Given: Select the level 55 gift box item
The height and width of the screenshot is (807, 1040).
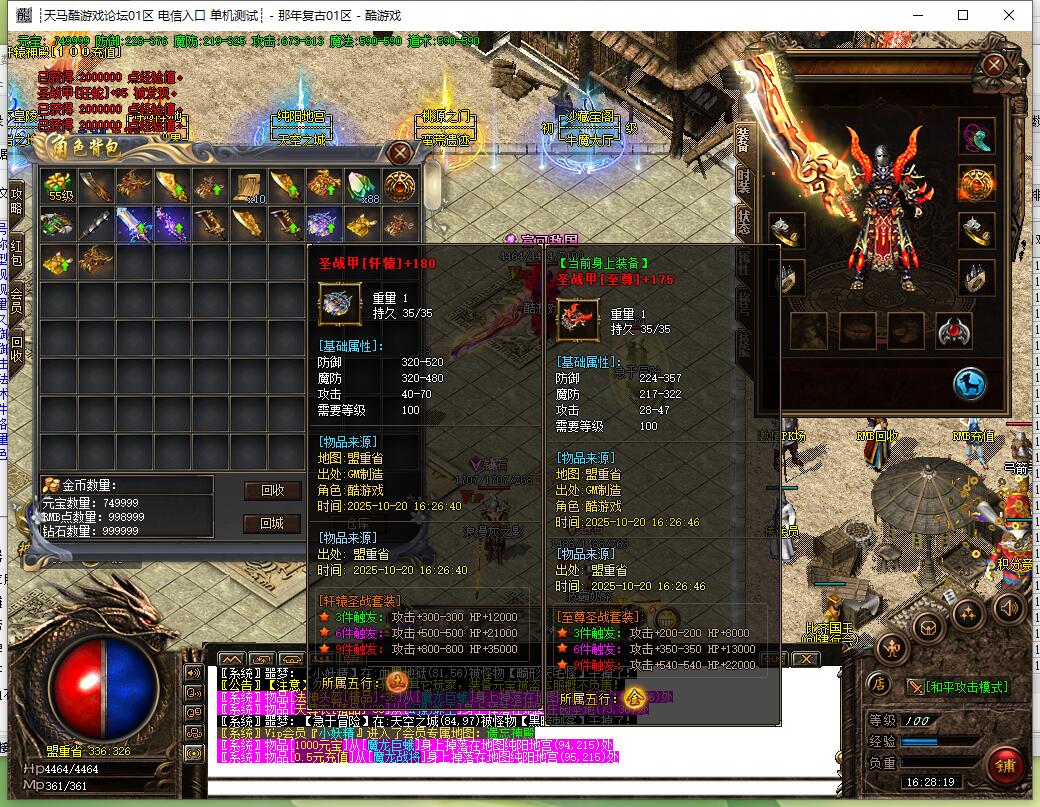Looking at the screenshot, I should pyautogui.click(x=58, y=186).
